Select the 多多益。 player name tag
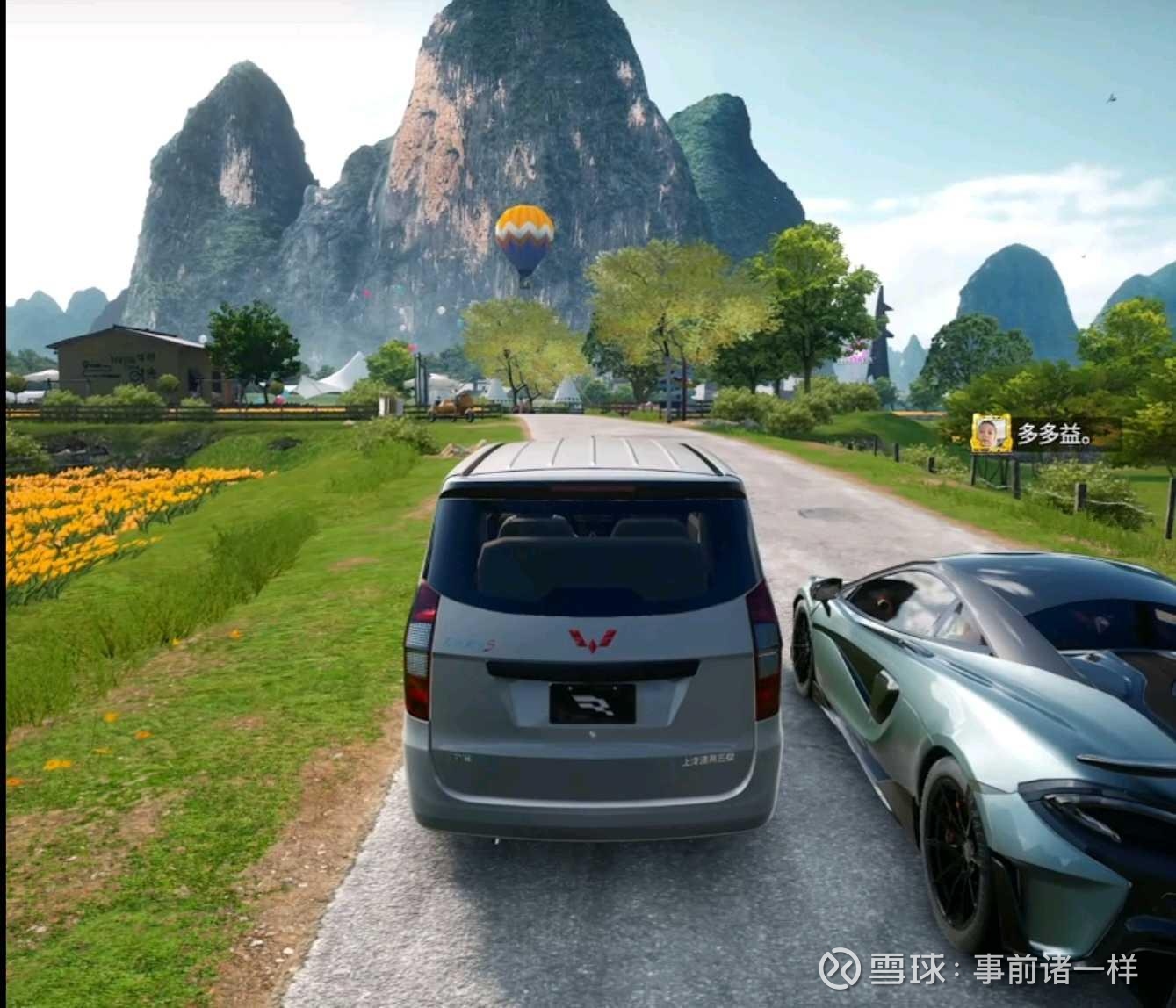1176x1008 pixels. click(1055, 434)
